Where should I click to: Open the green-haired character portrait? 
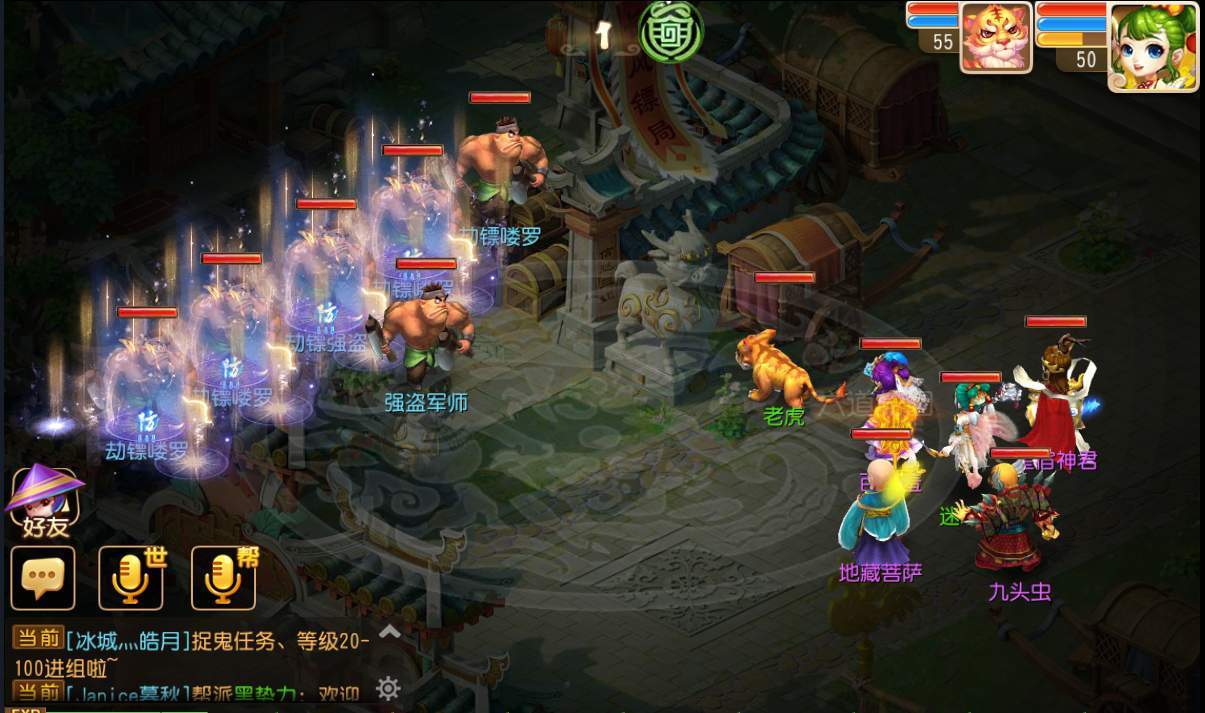(x=1152, y=45)
